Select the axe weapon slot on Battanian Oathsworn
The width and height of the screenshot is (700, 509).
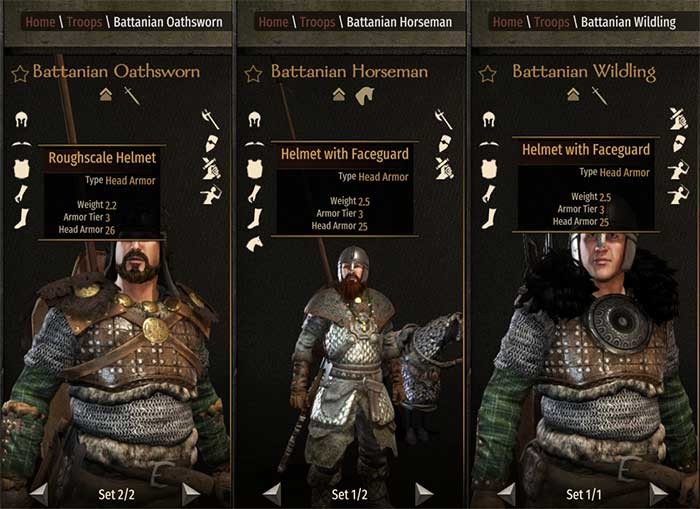point(210,118)
